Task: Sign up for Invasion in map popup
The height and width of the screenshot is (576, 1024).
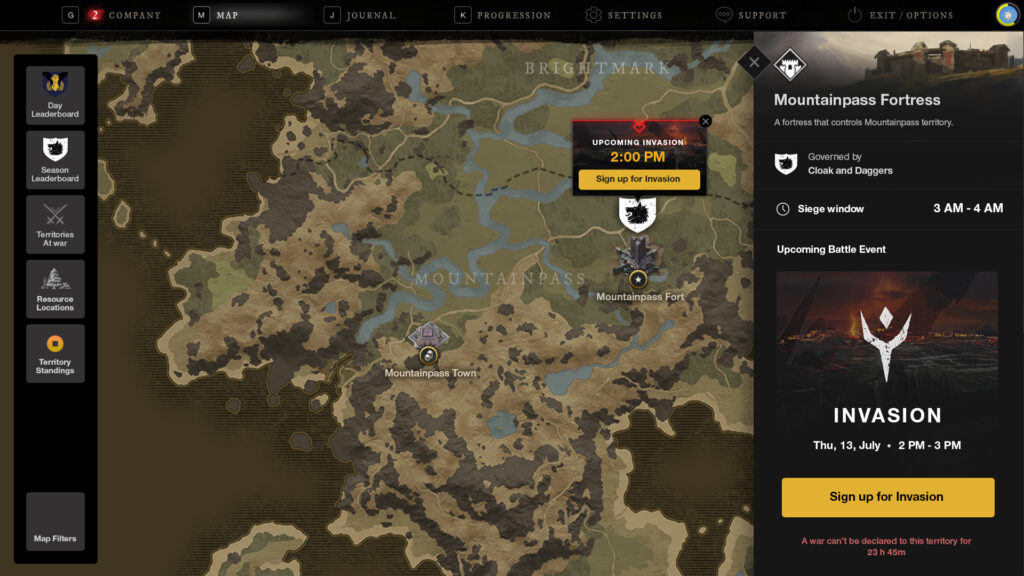Action: coord(638,179)
